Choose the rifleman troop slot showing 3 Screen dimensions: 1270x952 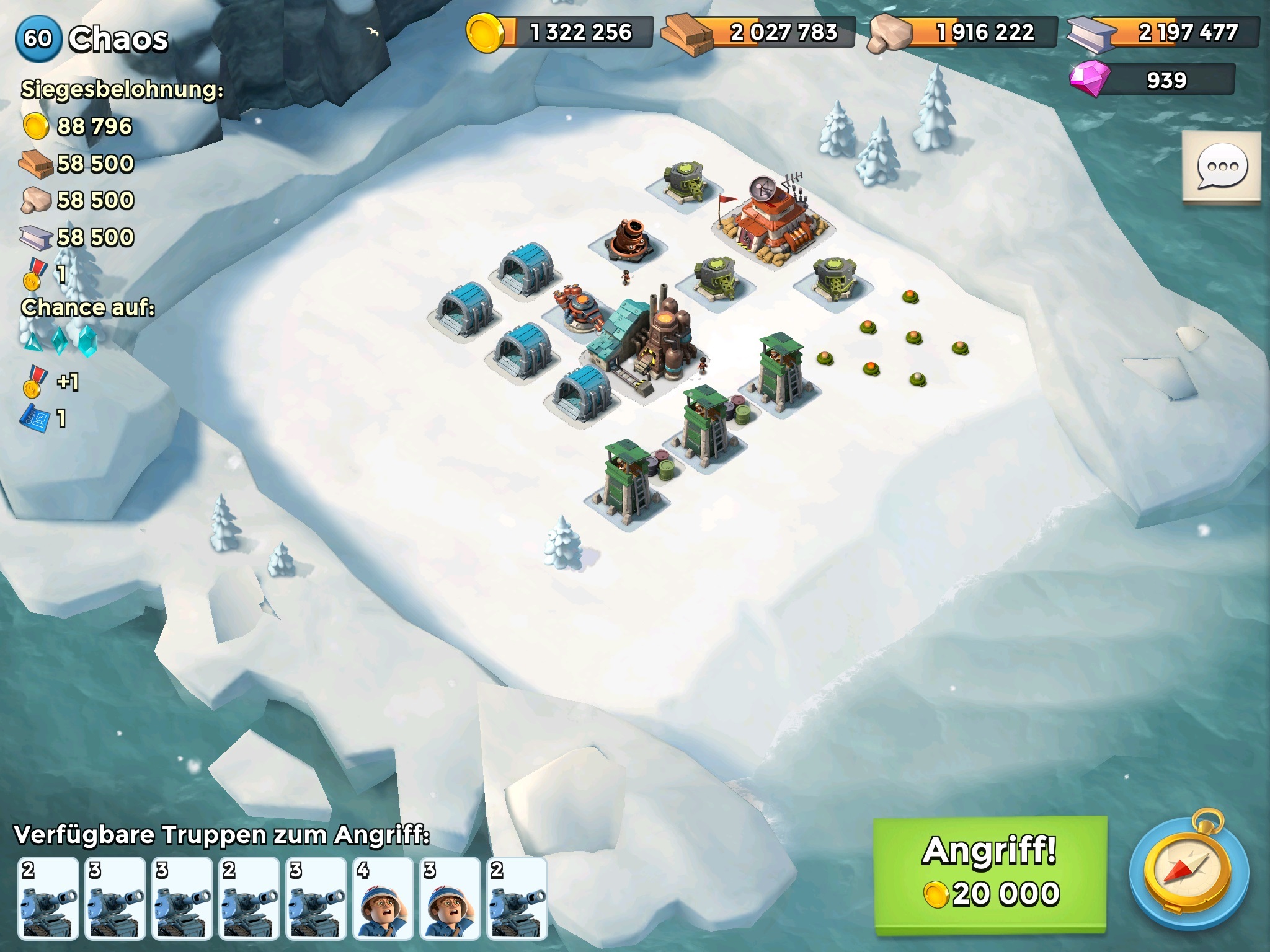tap(450, 898)
